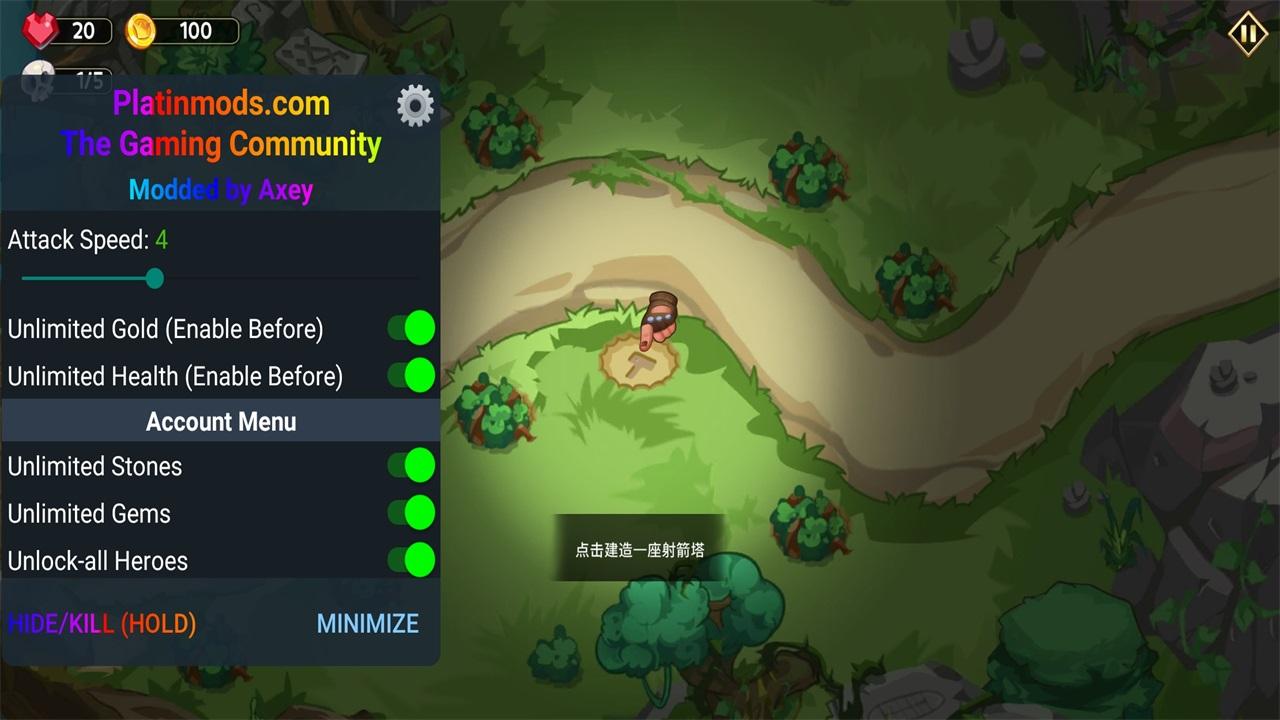Click the Modded by Axey text
The height and width of the screenshot is (720, 1280).
(220, 189)
